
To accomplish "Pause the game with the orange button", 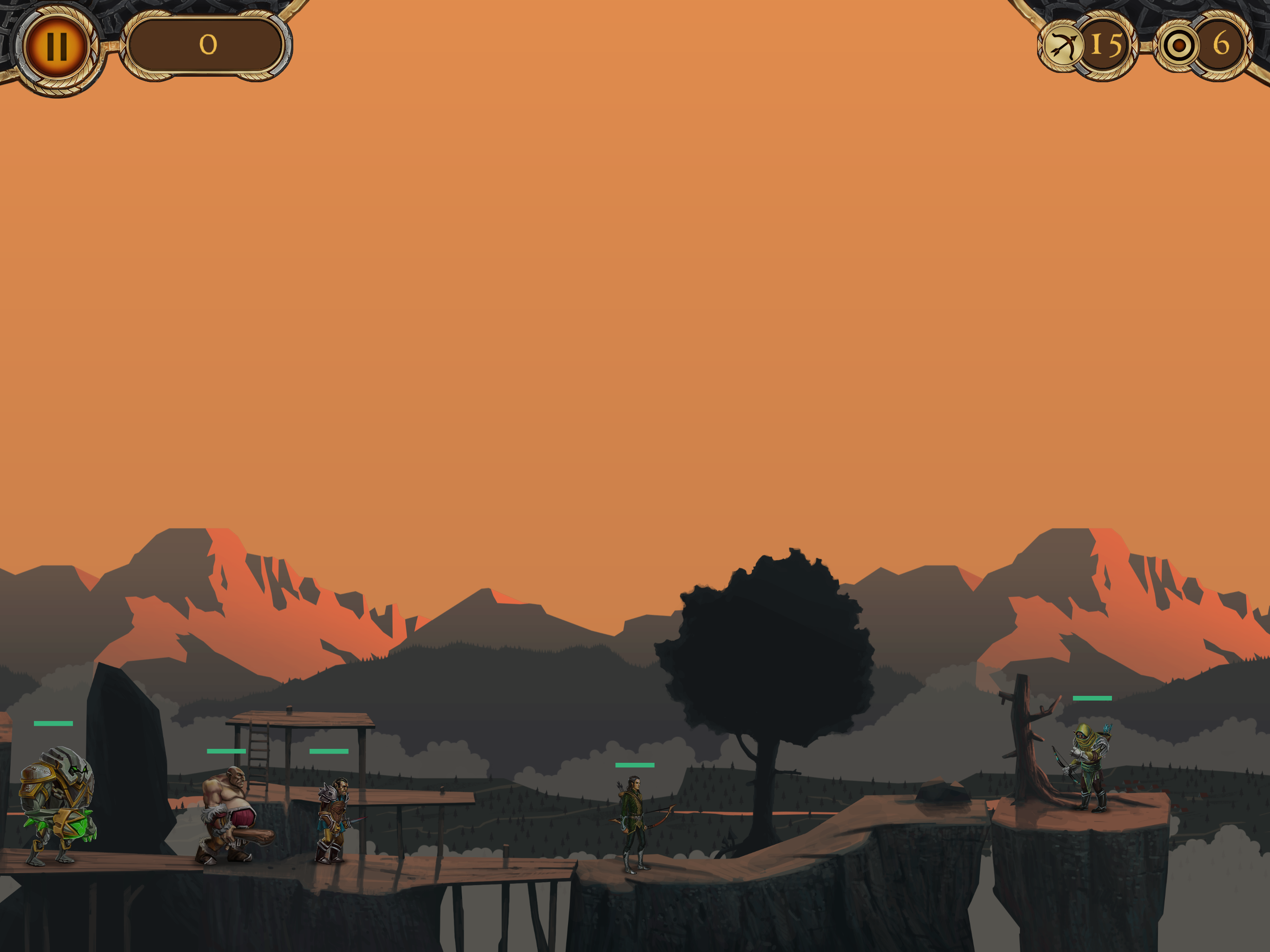I will pos(56,46).
